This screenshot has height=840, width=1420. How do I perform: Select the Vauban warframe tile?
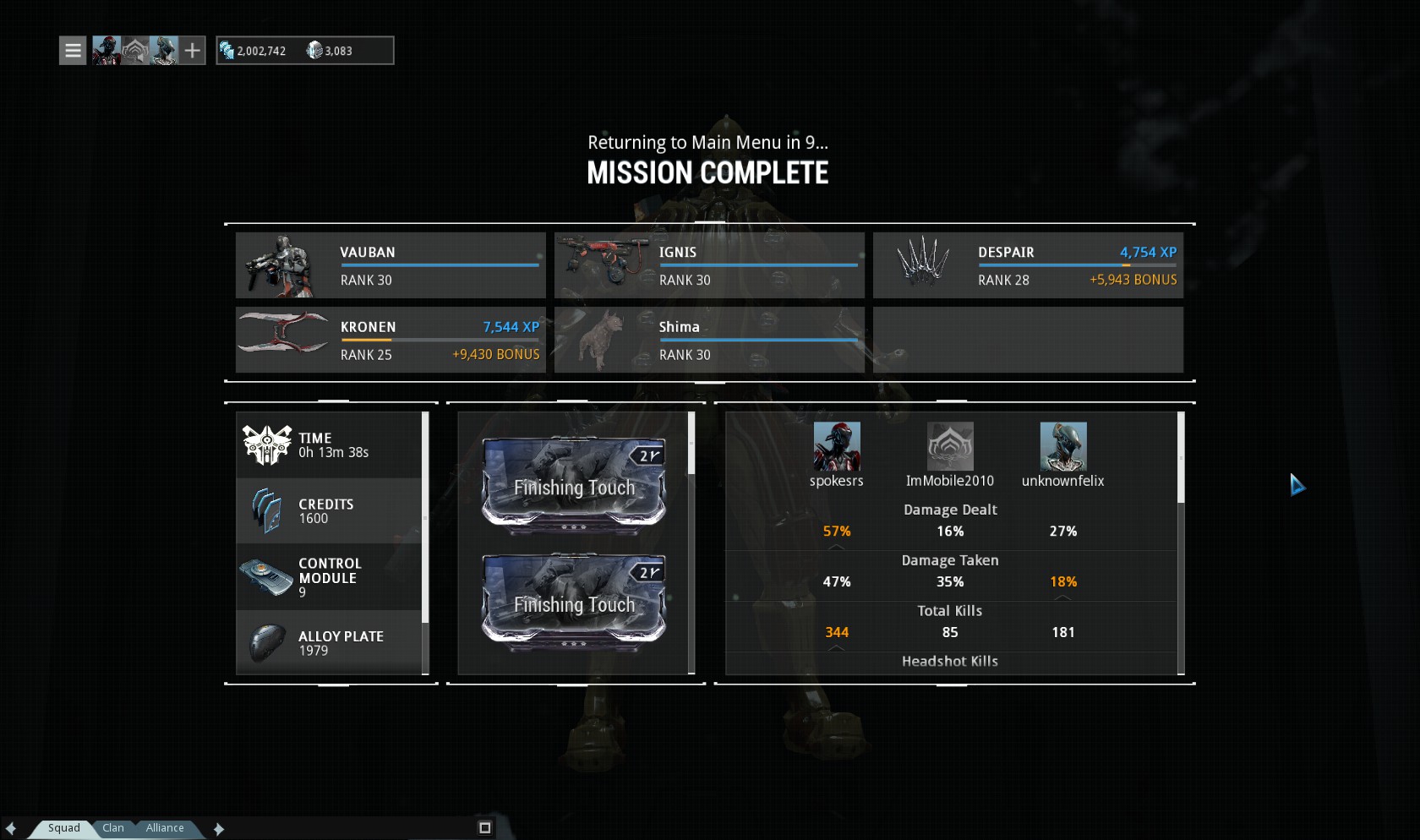point(390,265)
